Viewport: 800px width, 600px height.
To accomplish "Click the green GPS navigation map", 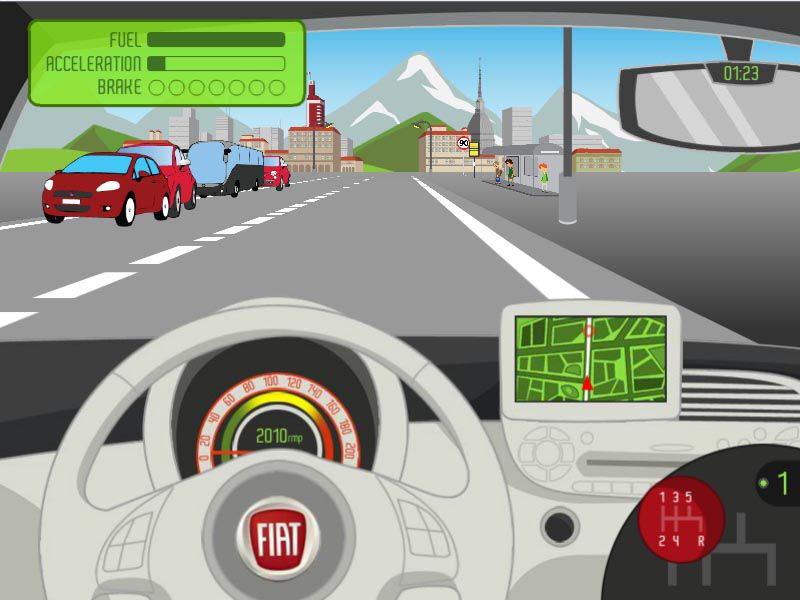I will (x=590, y=358).
